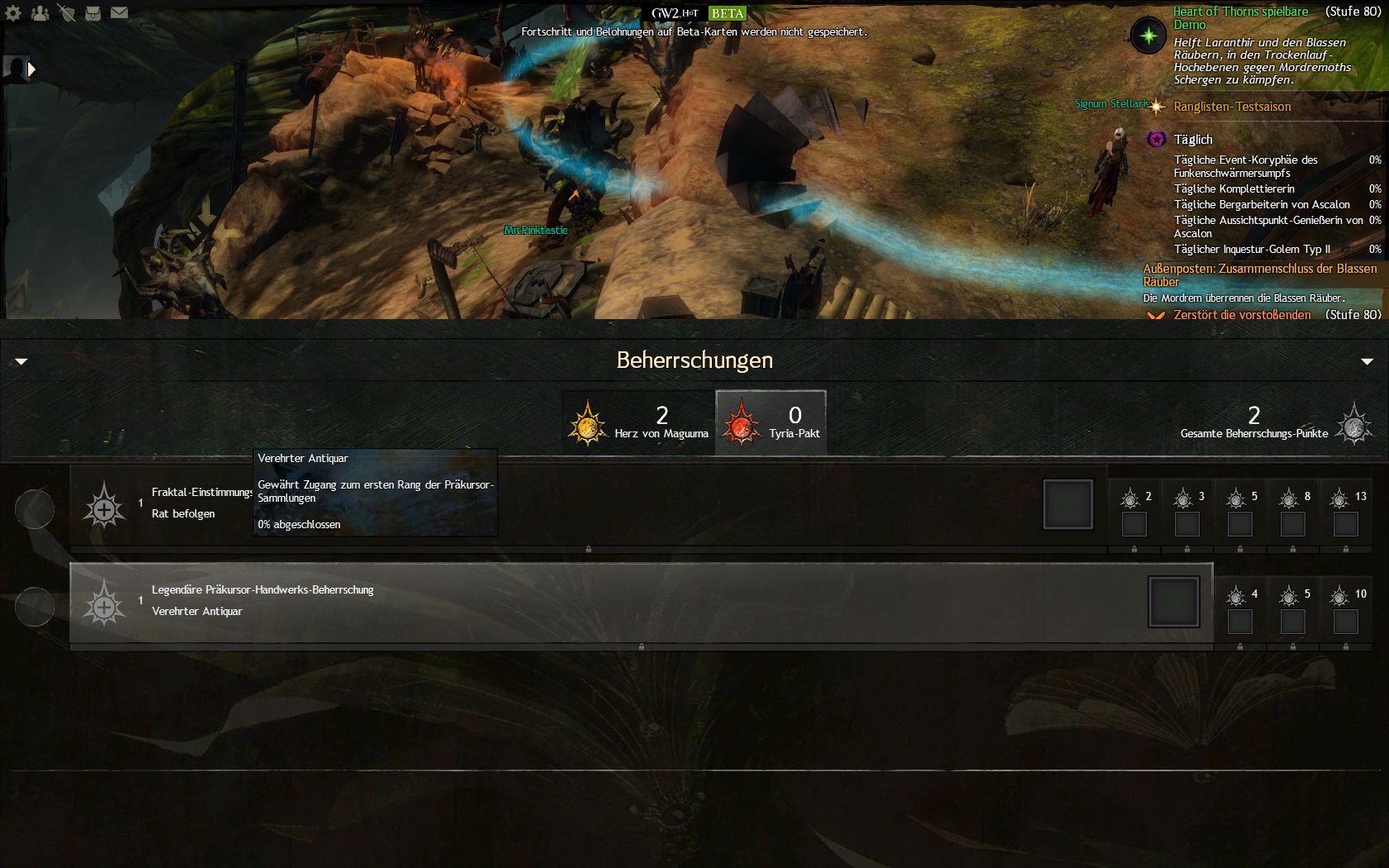Open the Heart of Thorns spielbare Demo objective
This screenshot has width=1389, height=868.
pyautogui.click(x=1240, y=17)
